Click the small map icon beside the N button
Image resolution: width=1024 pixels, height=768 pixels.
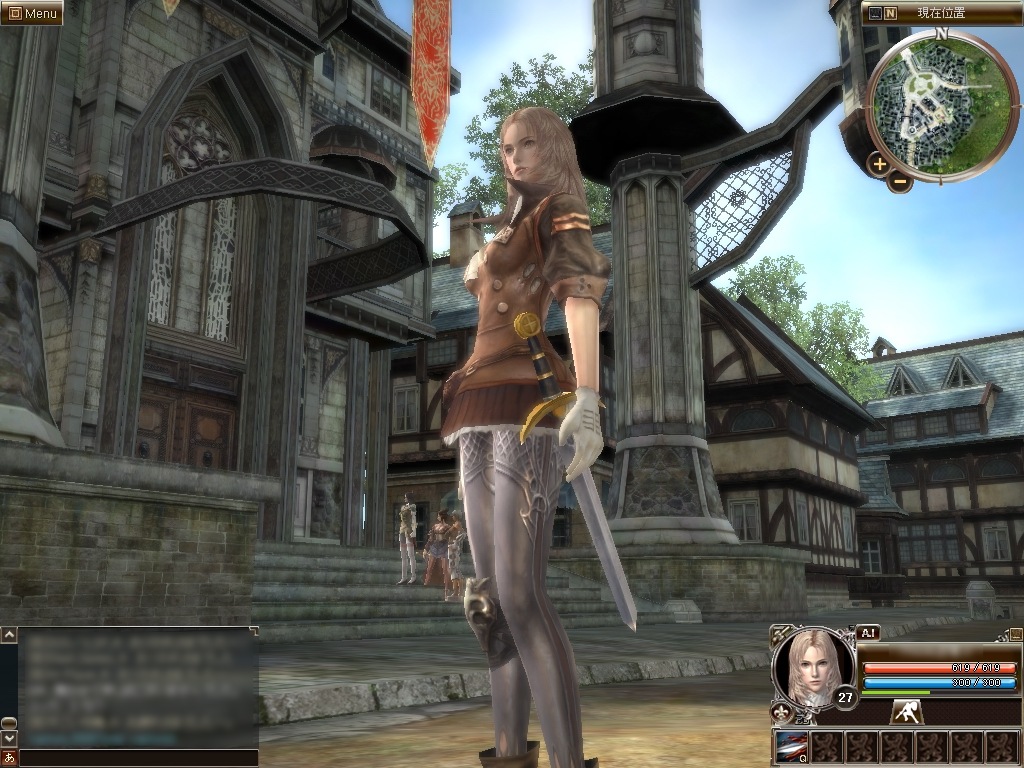[x=875, y=14]
